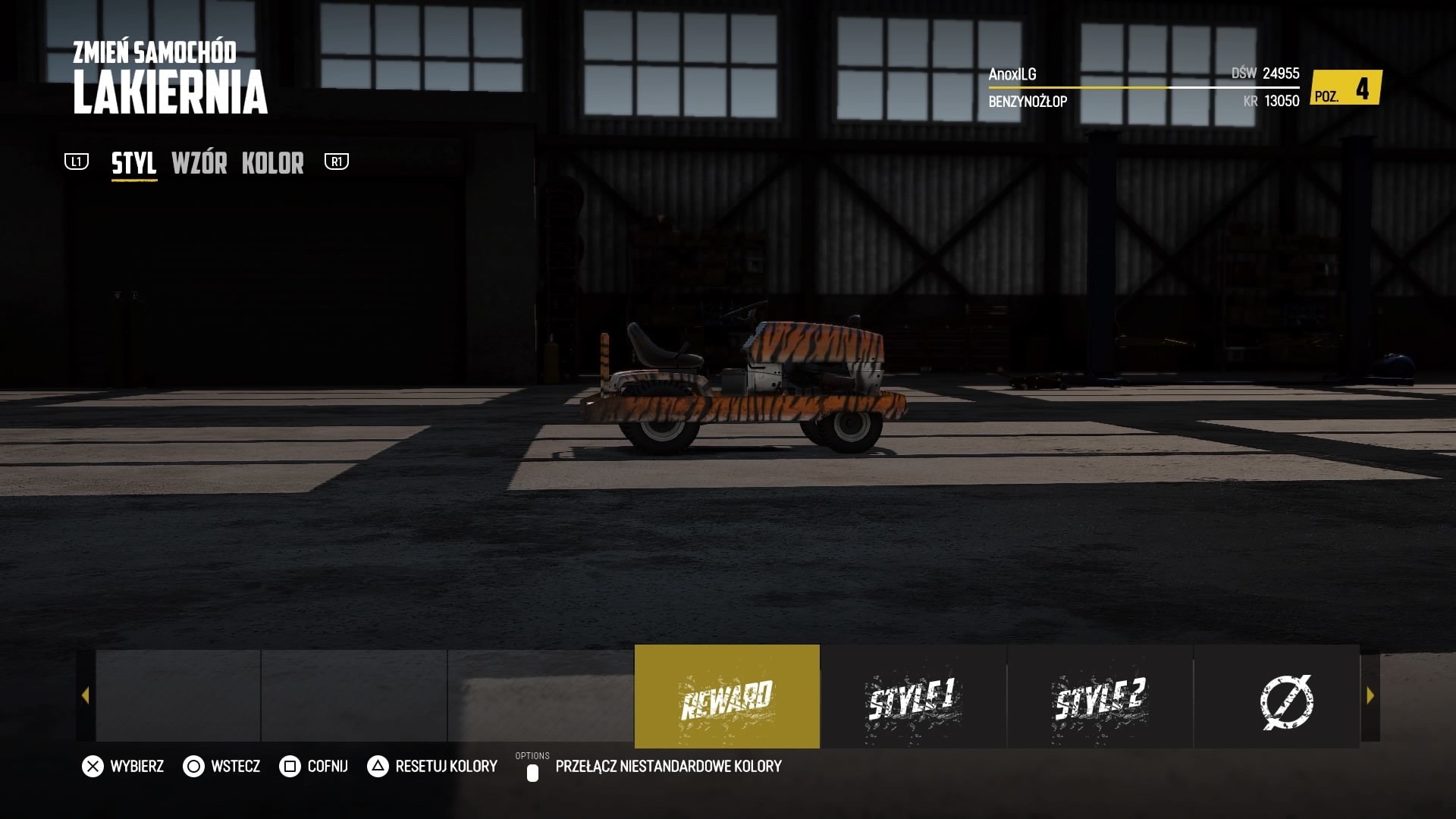This screenshot has height=819, width=1456.
Task: Switch to the STYL tab
Action: 134,163
